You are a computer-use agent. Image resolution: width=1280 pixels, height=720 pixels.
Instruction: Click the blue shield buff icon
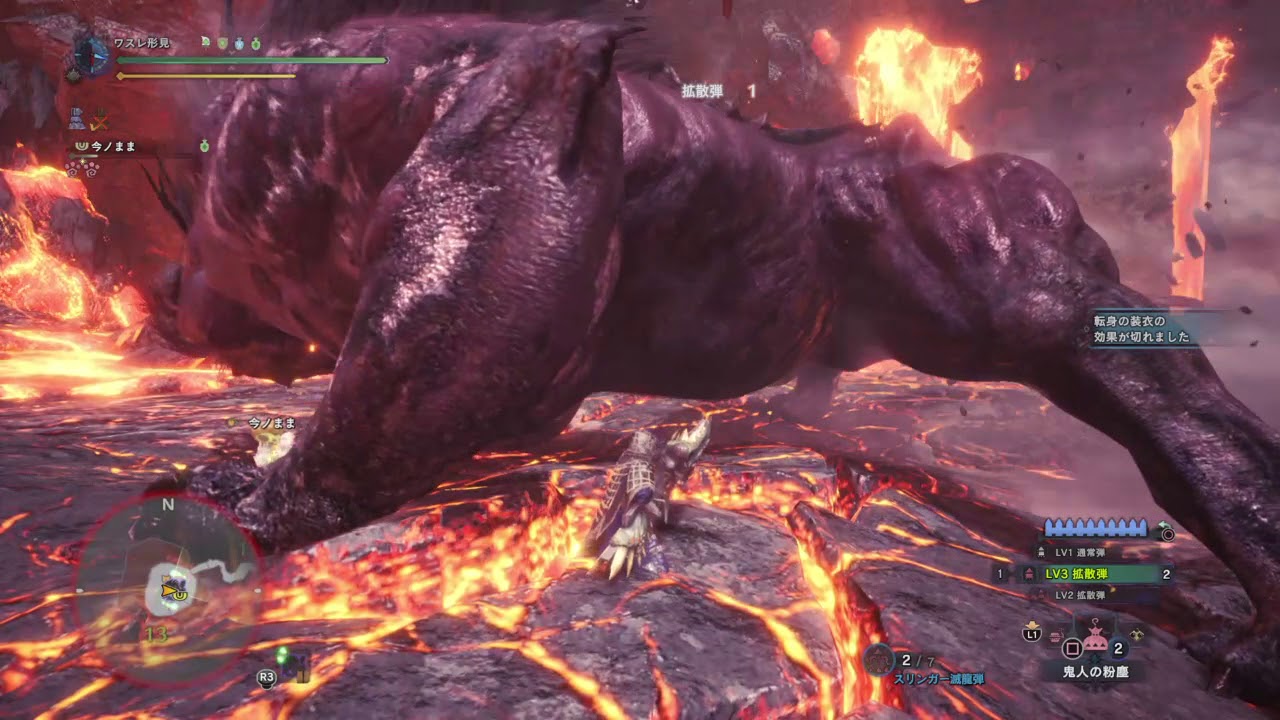tap(239, 44)
